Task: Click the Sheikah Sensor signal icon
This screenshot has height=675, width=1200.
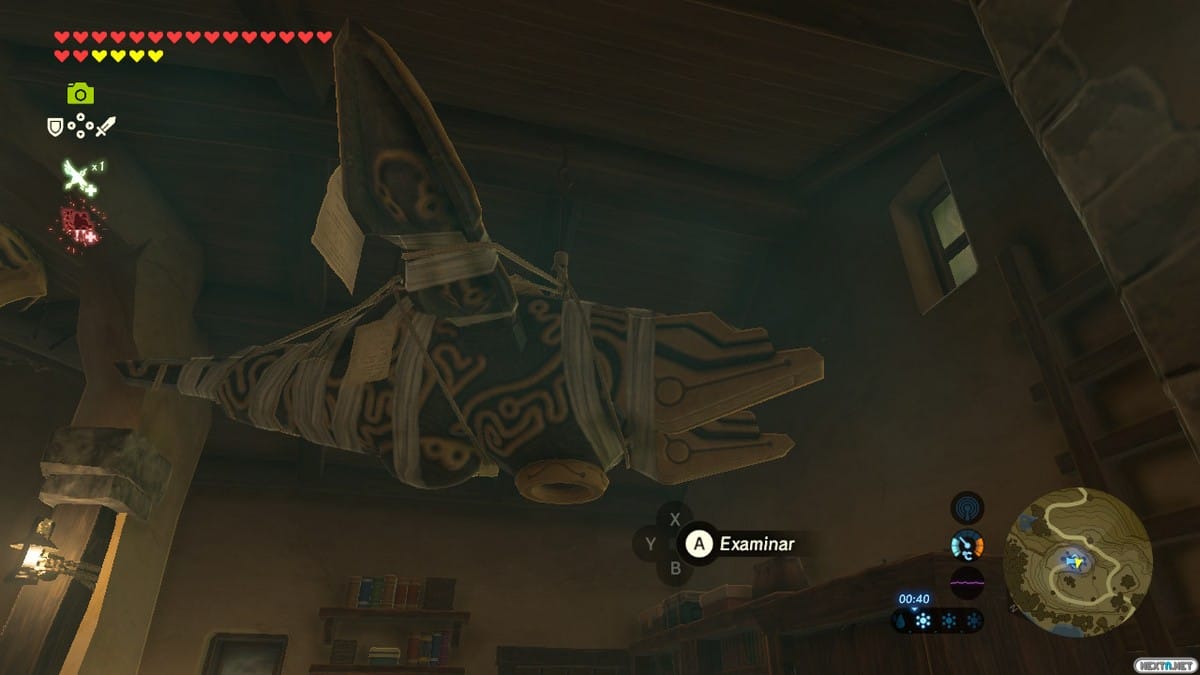Action: pos(967,507)
